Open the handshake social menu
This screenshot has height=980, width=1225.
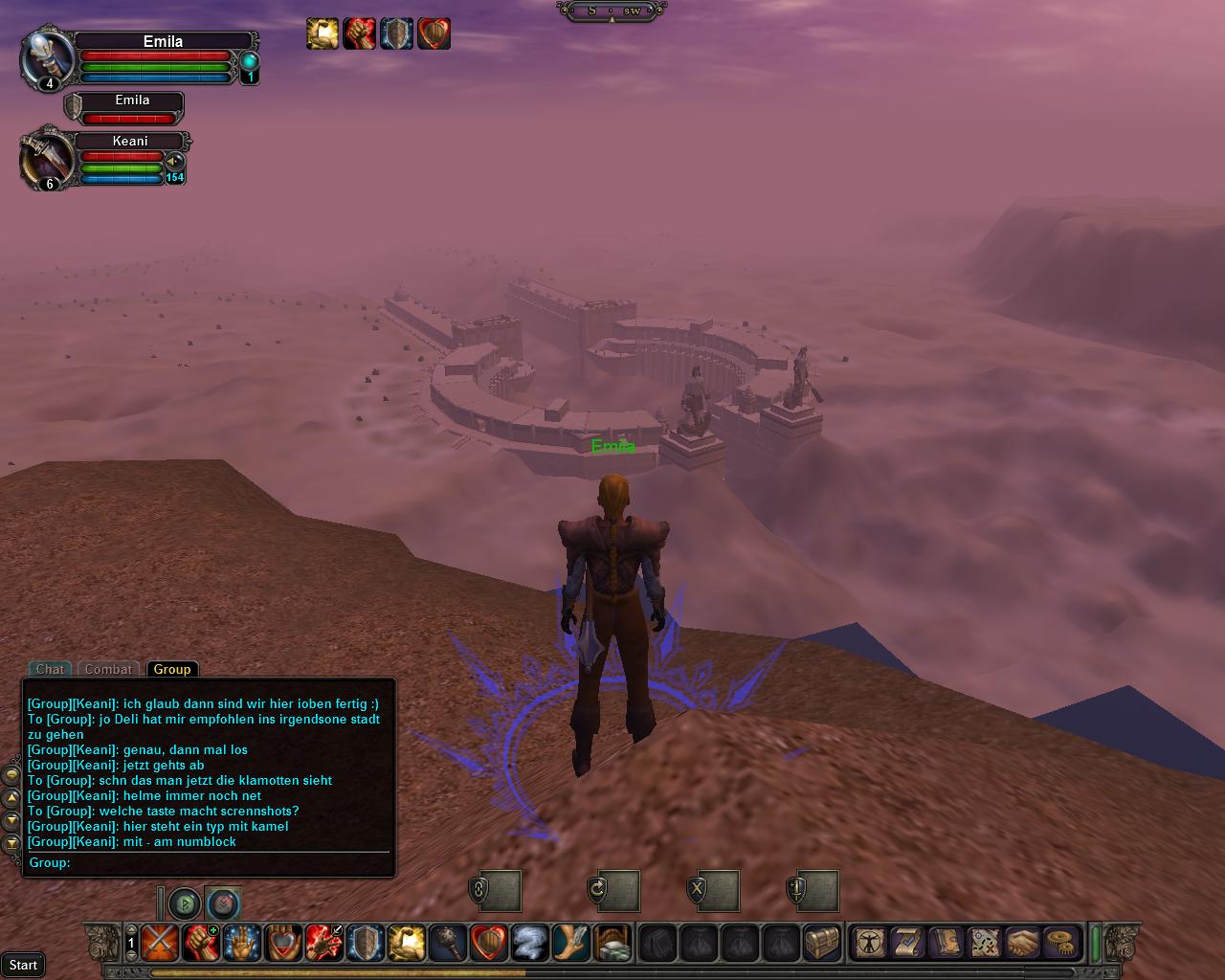coord(1023,943)
